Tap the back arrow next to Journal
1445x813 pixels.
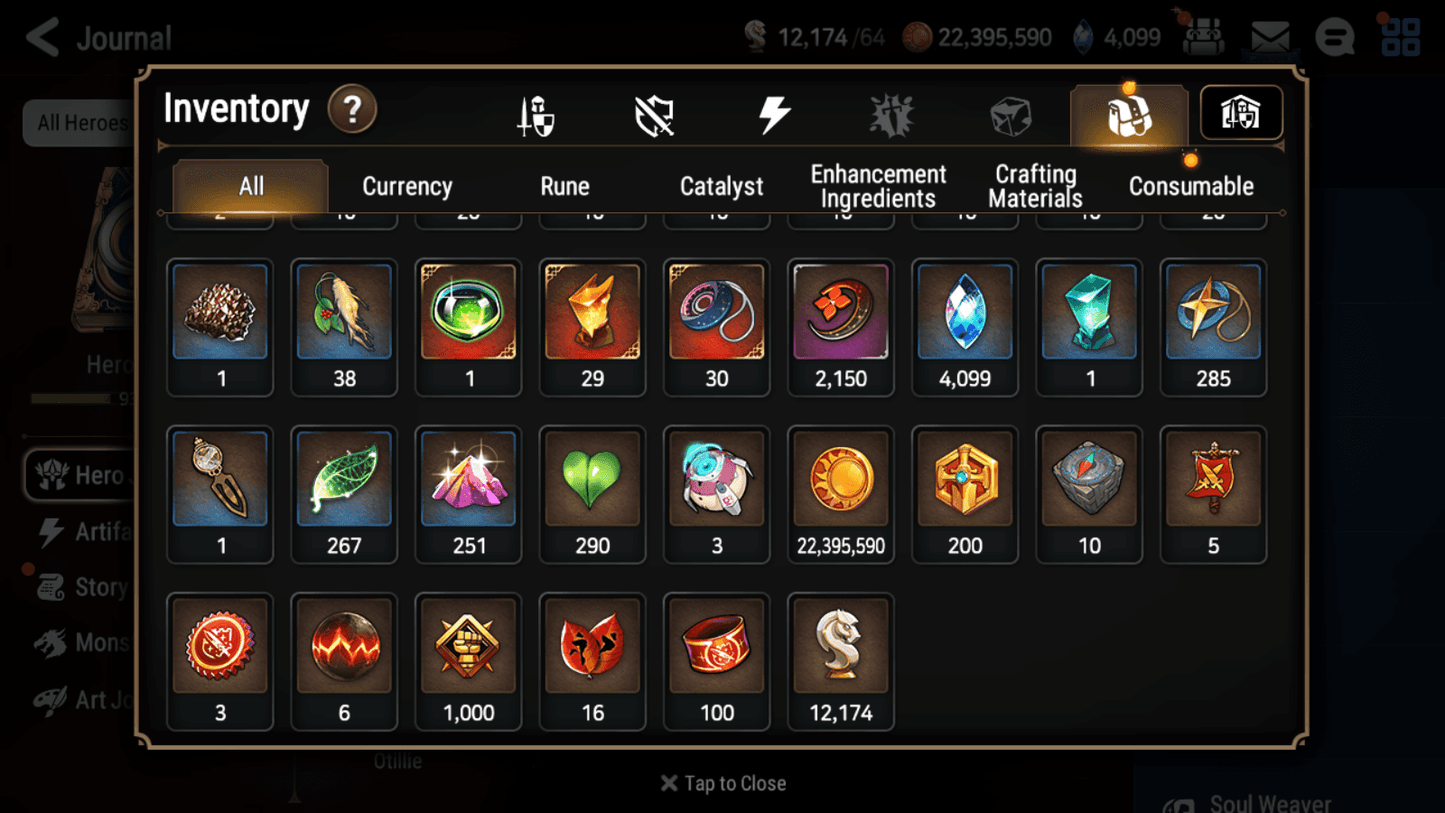pyautogui.click(x=43, y=36)
